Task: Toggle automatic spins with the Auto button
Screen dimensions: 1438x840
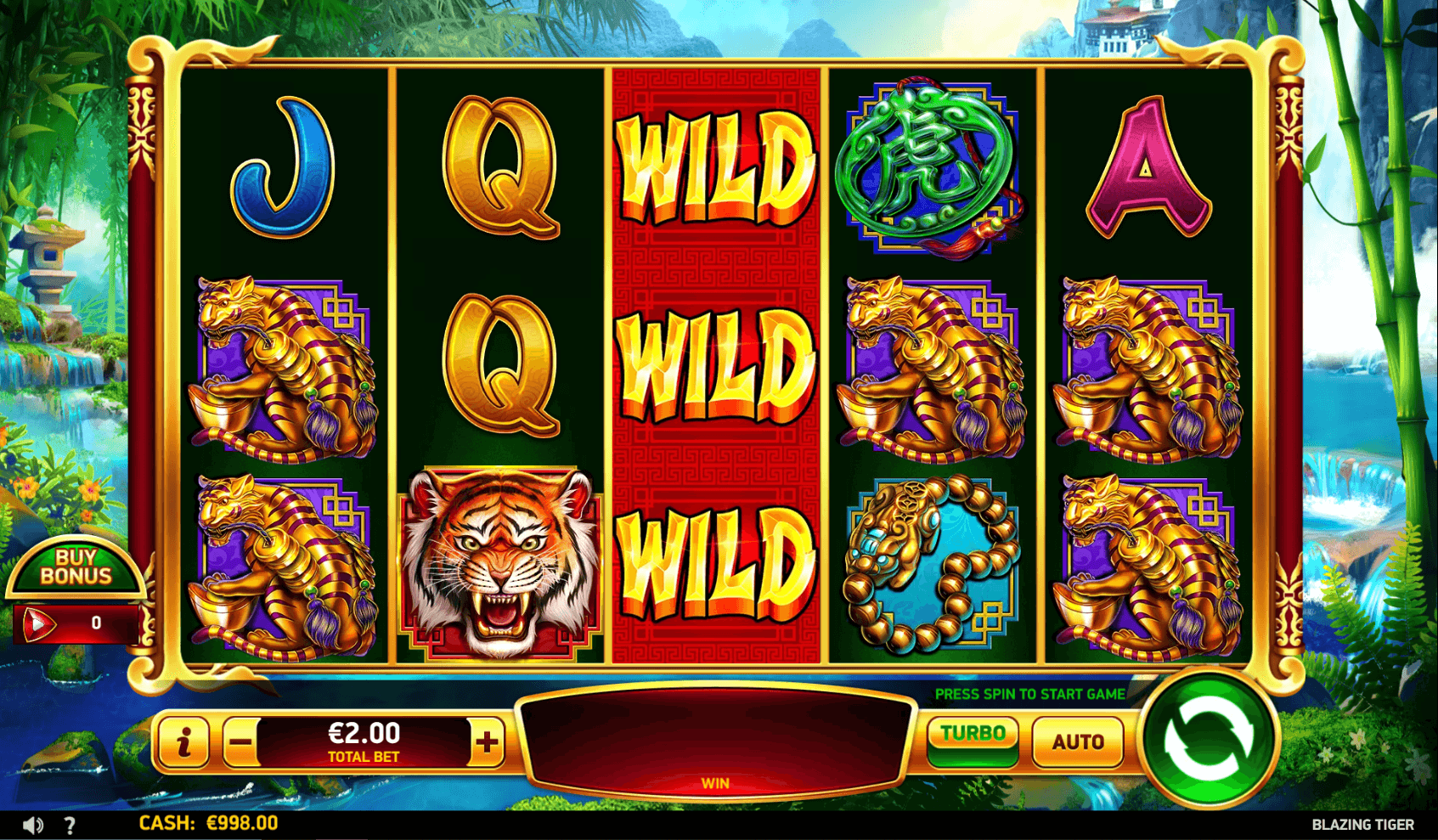Action: (1077, 740)
